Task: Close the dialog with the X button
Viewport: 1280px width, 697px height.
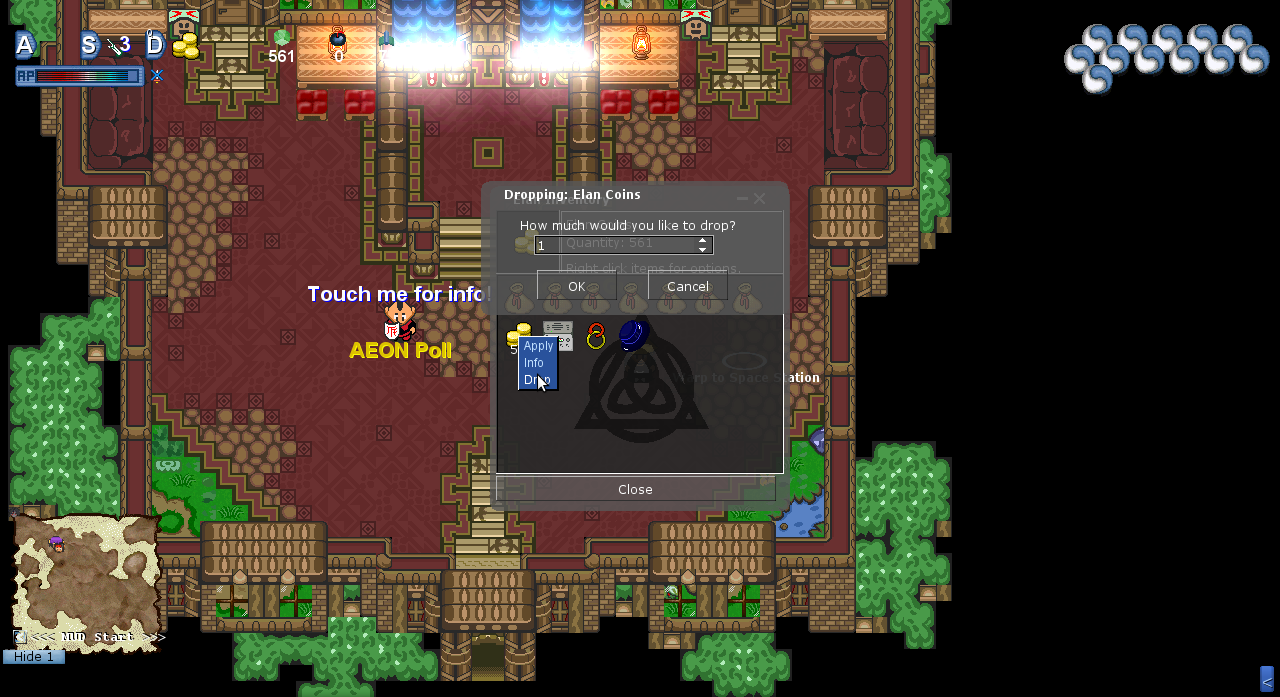Action: pos(759,199)
